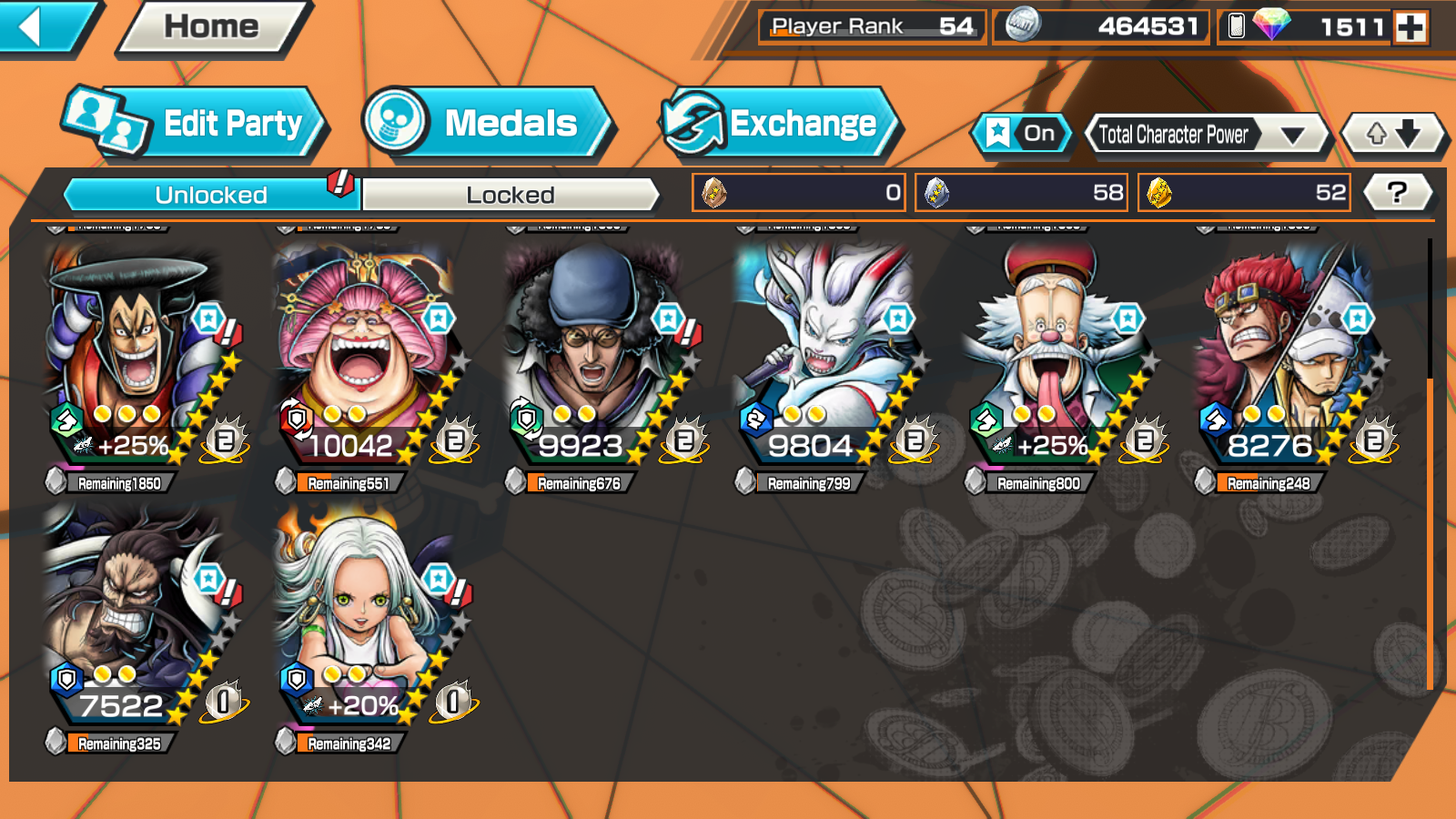This screenshot has width=1456, height=819.
Task: Select the Big Mom character with 10042 power
Action: point(364,355)
